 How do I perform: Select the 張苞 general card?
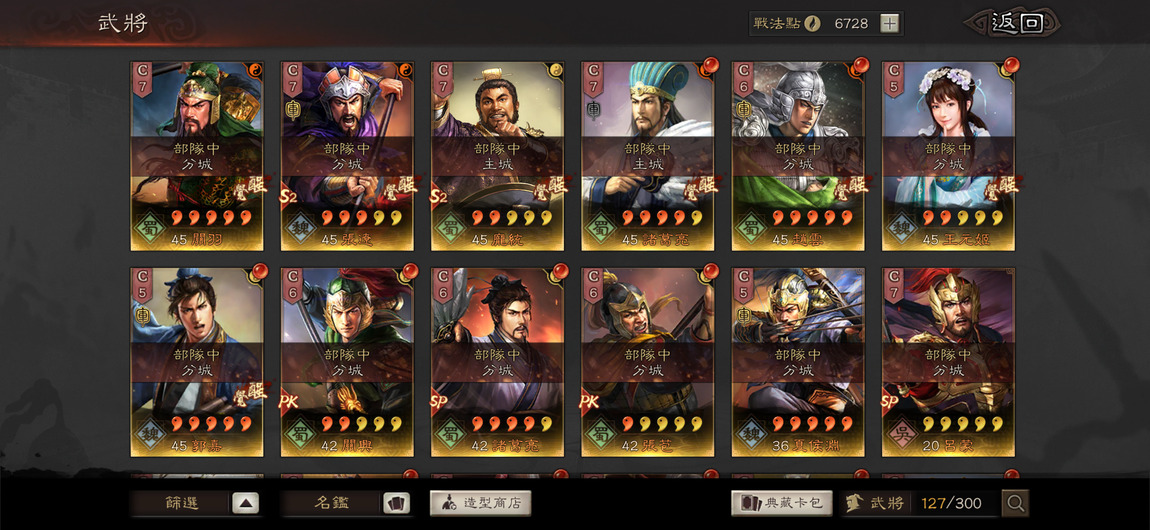click(647, 361)
